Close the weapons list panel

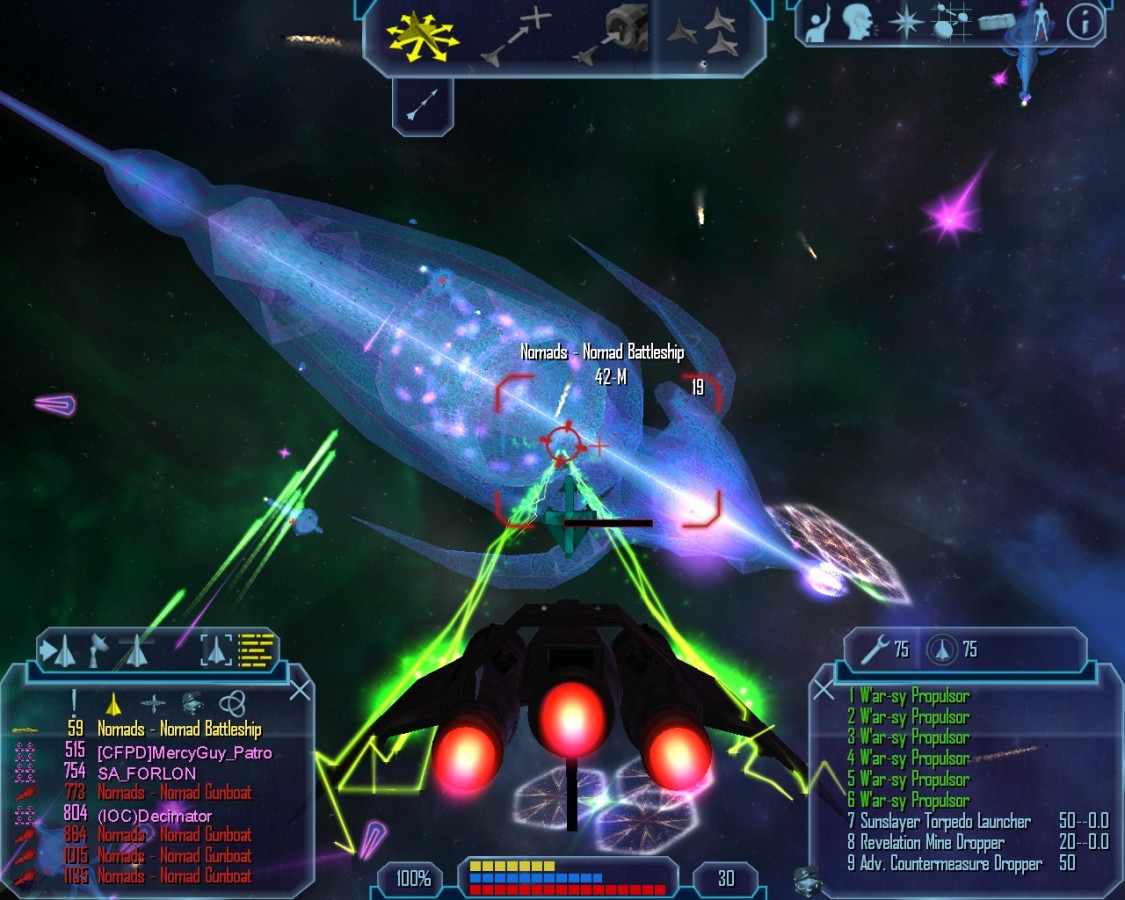[x=824, y=690]
